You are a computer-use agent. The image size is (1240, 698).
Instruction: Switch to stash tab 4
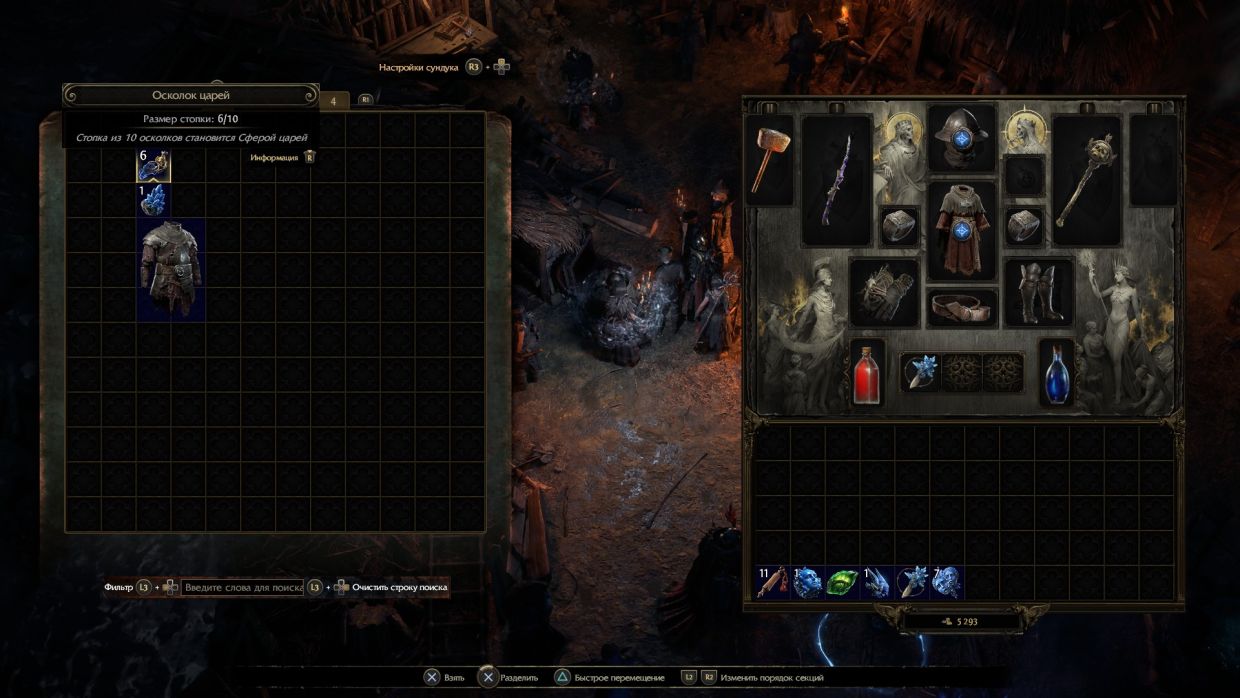[x=334, y=100]
